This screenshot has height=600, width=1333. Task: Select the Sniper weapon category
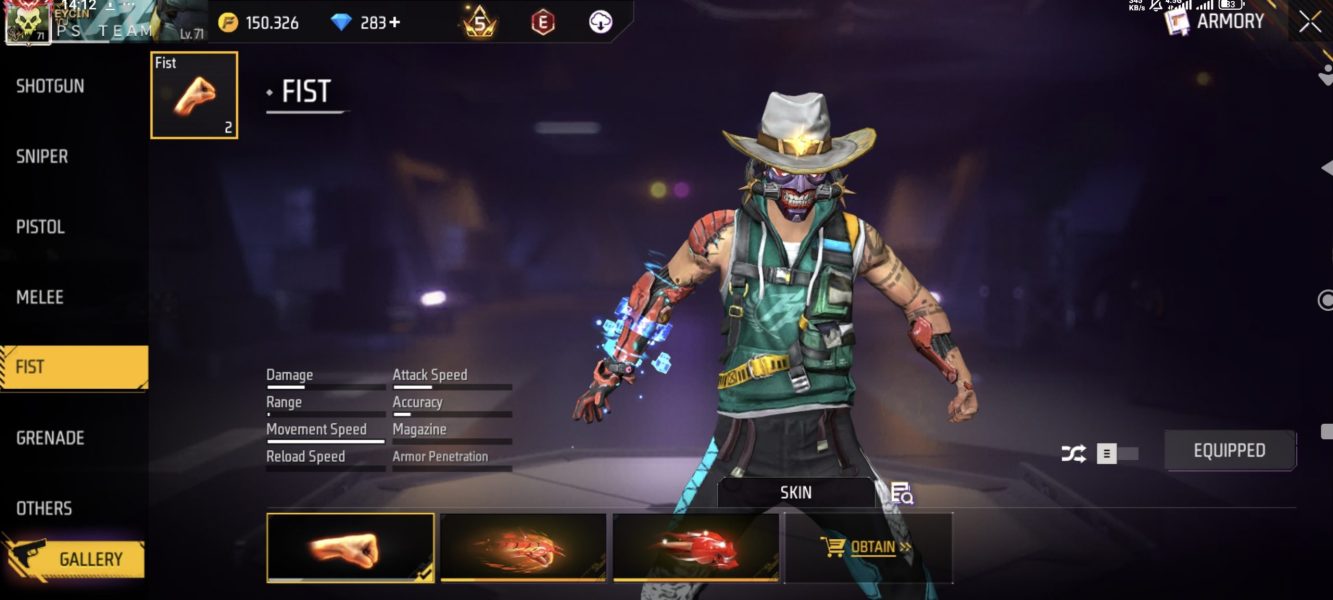42,157
